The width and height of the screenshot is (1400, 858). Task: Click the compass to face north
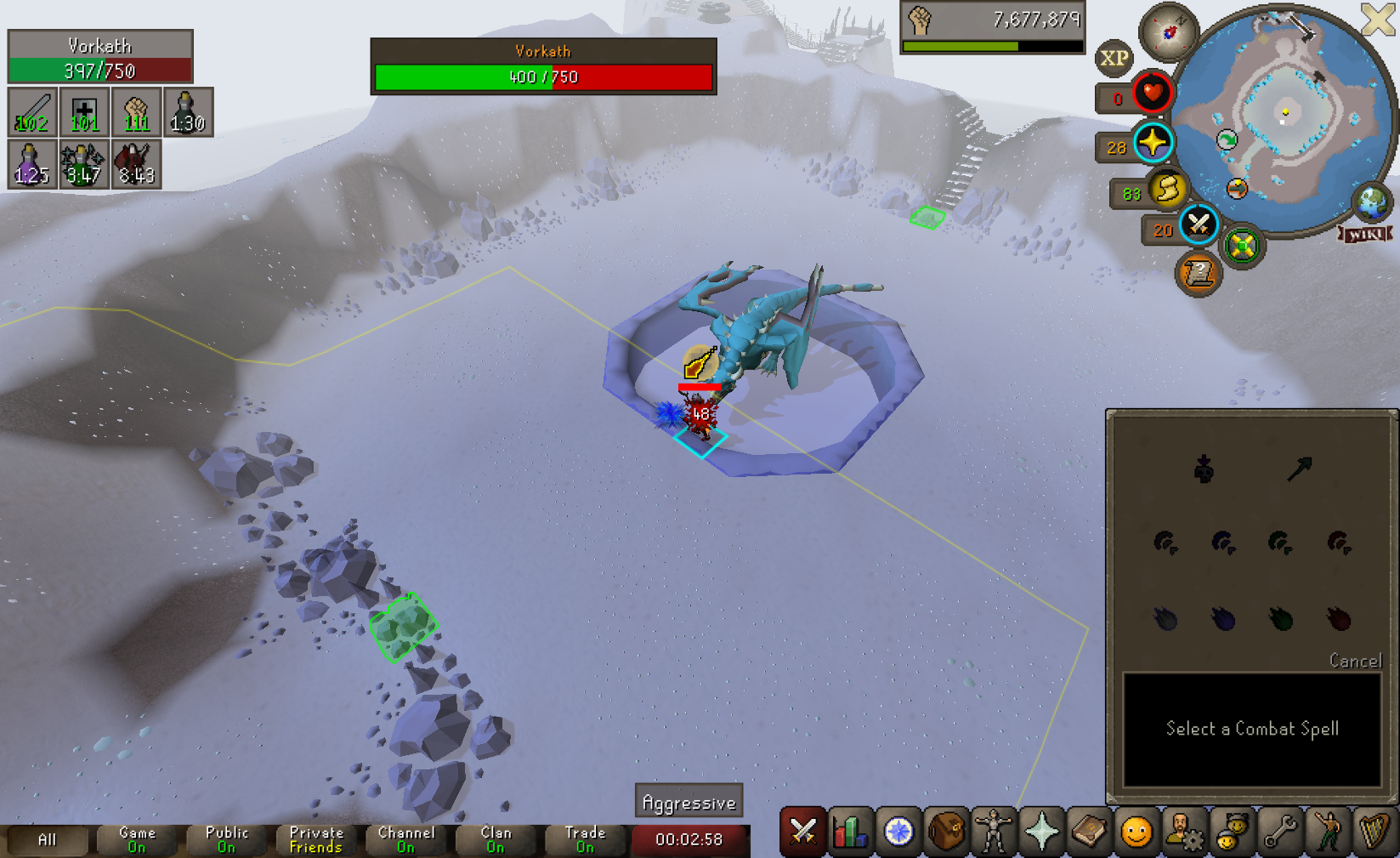pyautogui.click(x=1169, y=32)
